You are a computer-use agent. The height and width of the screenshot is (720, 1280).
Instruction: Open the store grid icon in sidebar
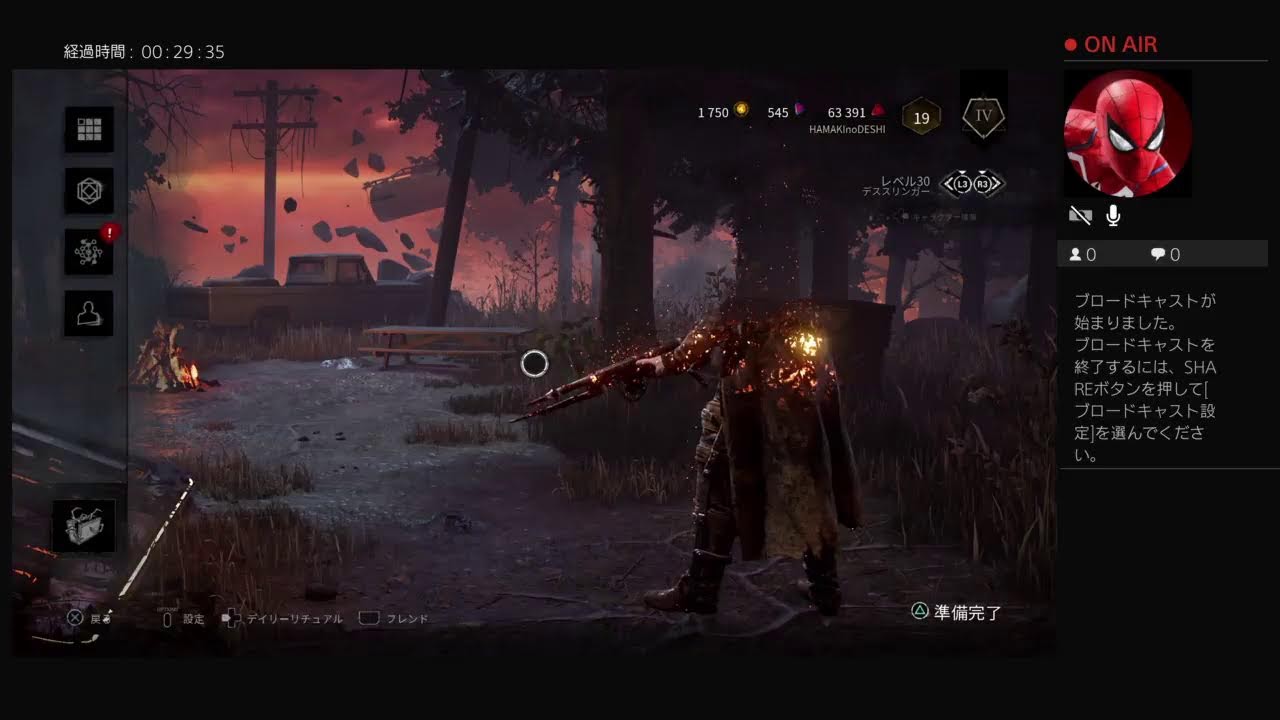pos(87,130)
